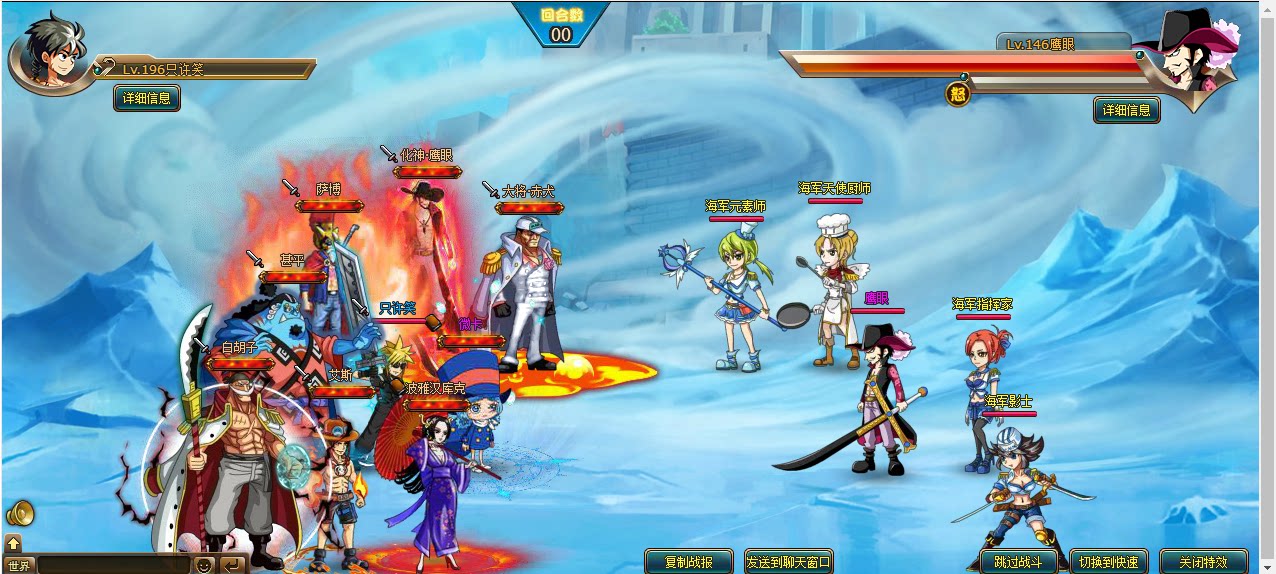
Task: Expand chat with the up-arrow button
Action: (x=13, y=543)
